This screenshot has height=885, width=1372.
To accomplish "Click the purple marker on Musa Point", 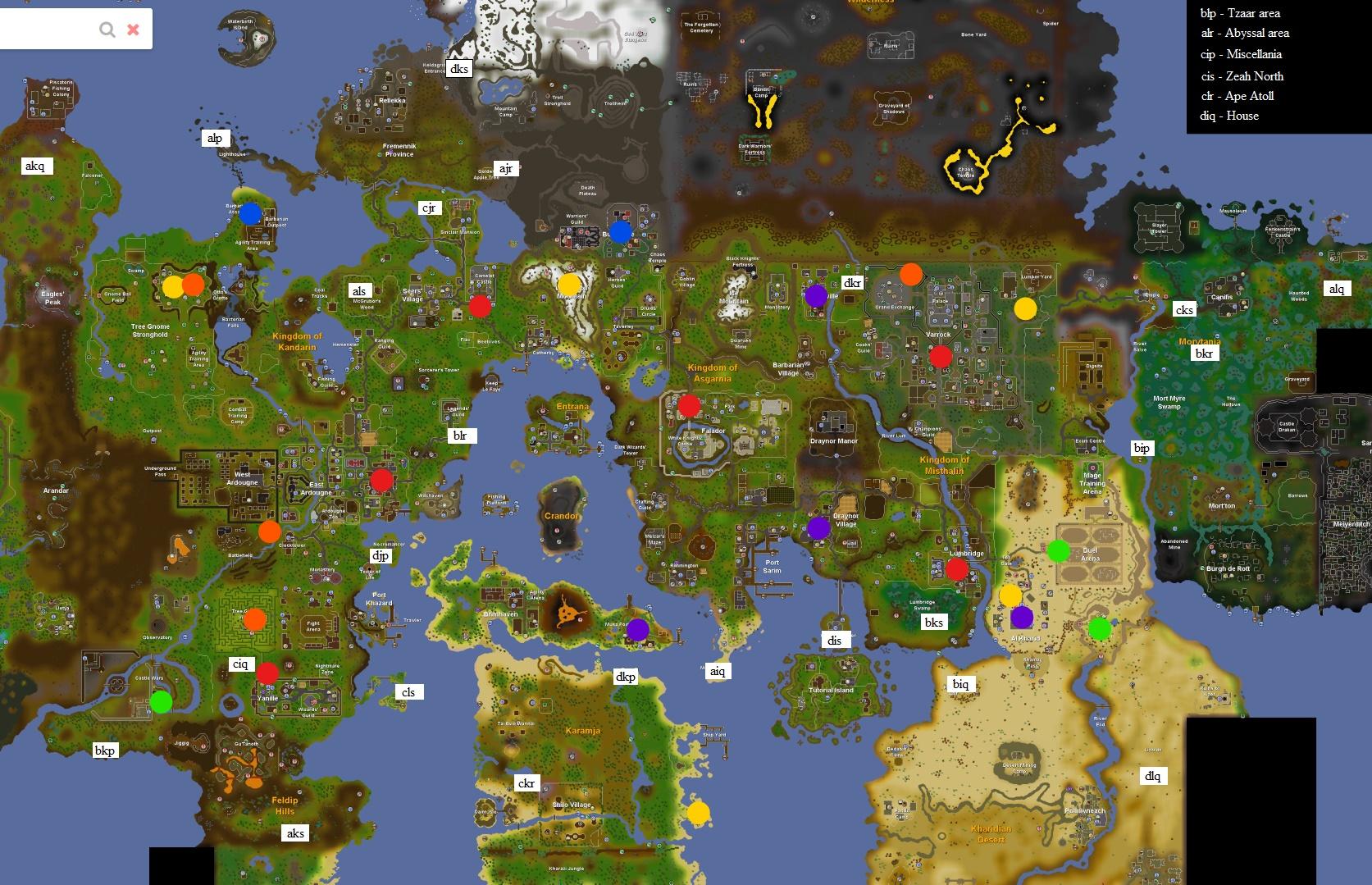I will tap(639, 631).
